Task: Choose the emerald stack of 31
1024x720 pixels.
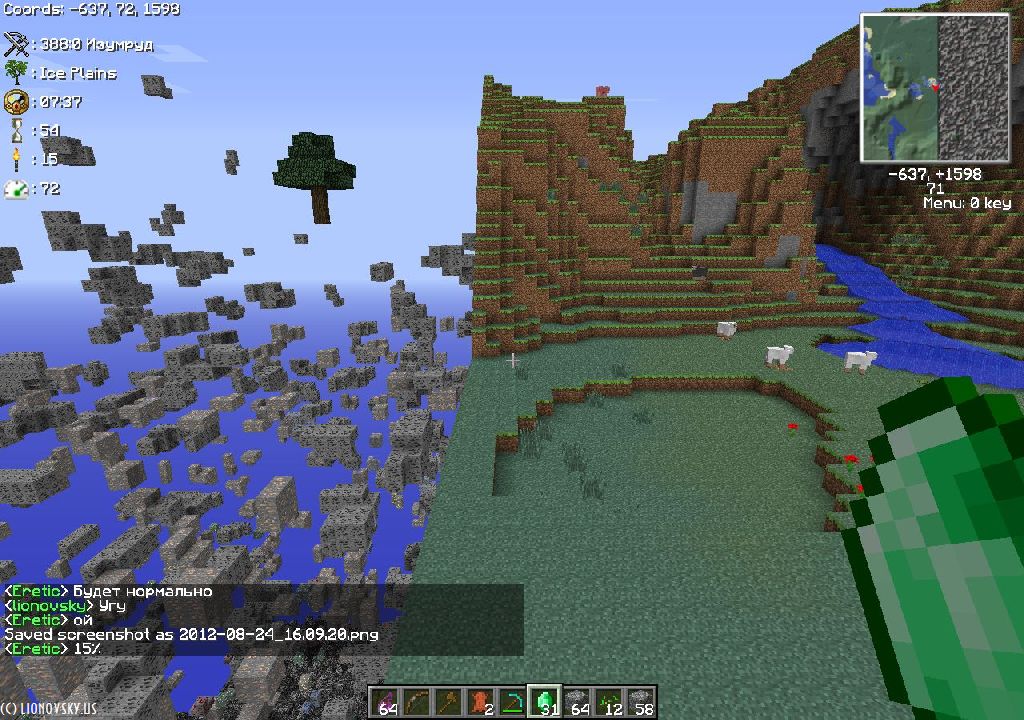Action: click(544, 701)
